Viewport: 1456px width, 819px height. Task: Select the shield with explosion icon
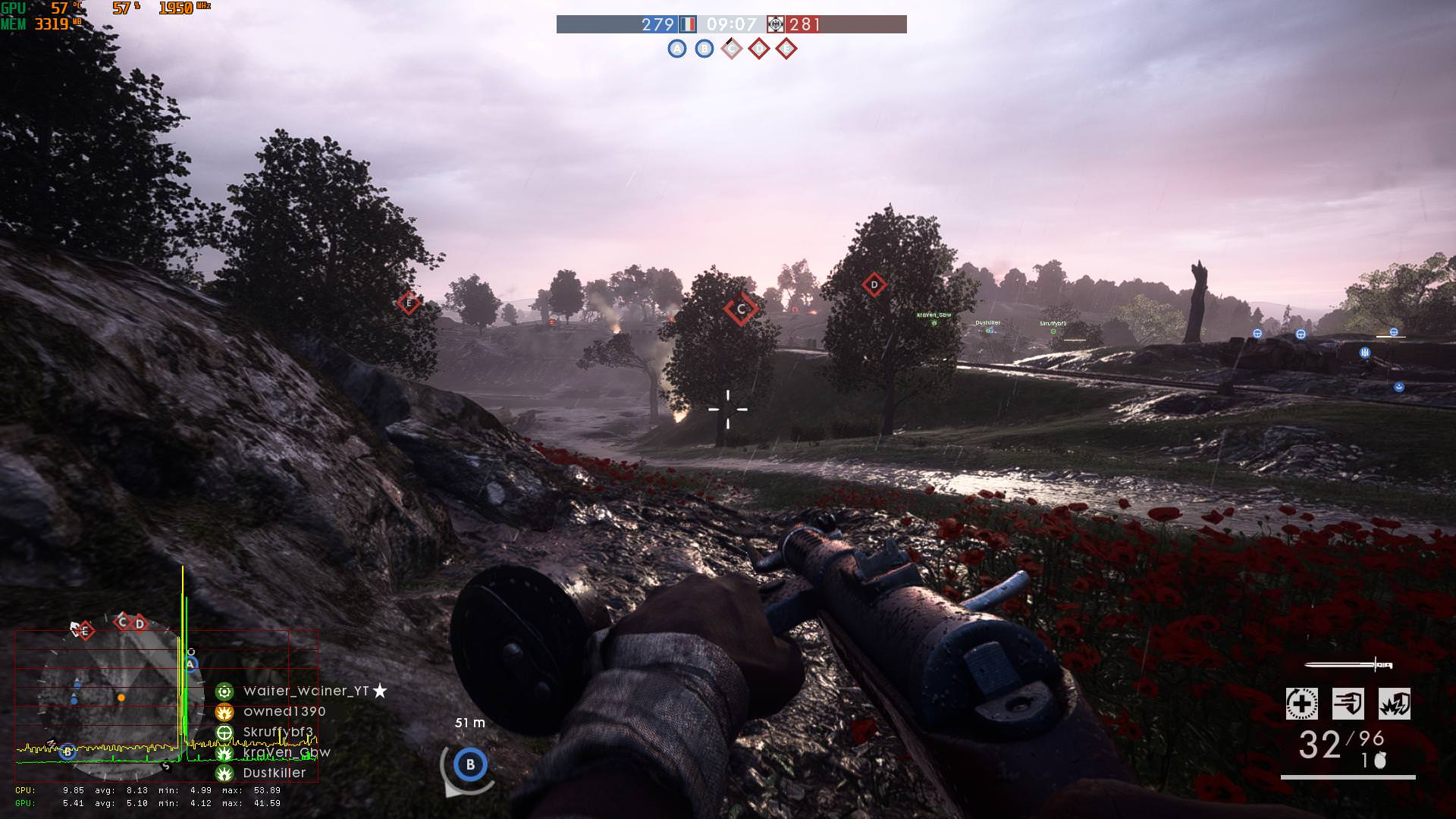(1394, 704)
